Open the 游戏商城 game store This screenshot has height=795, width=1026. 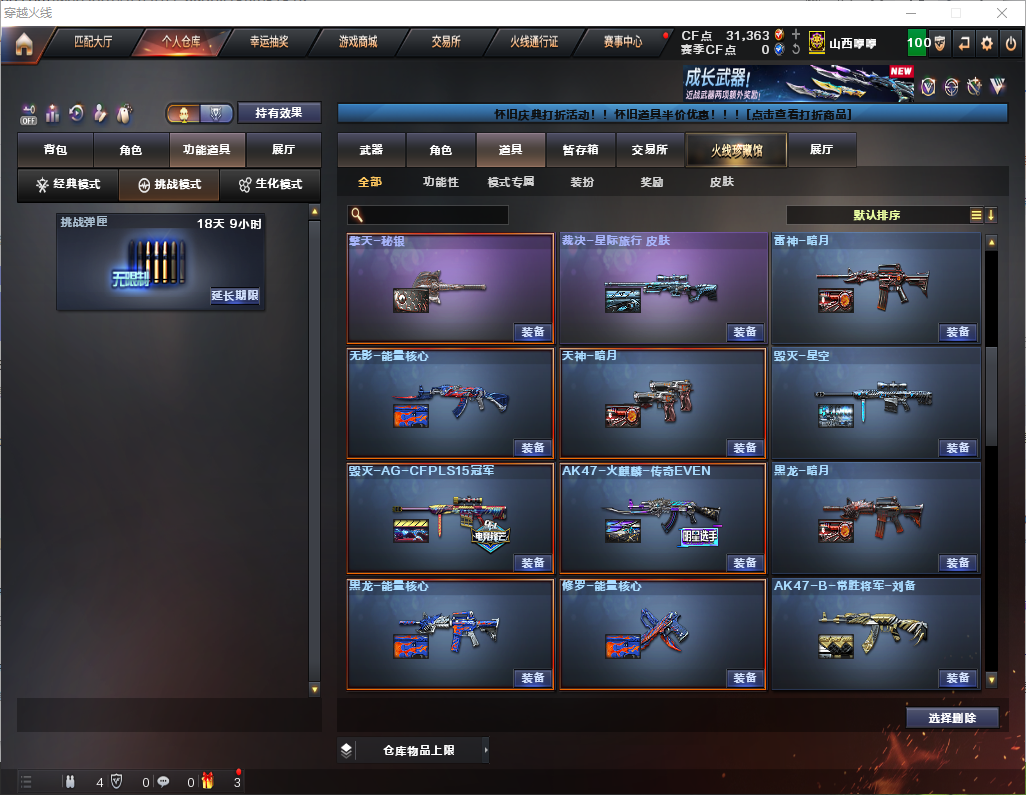click(x=357, y=42)
